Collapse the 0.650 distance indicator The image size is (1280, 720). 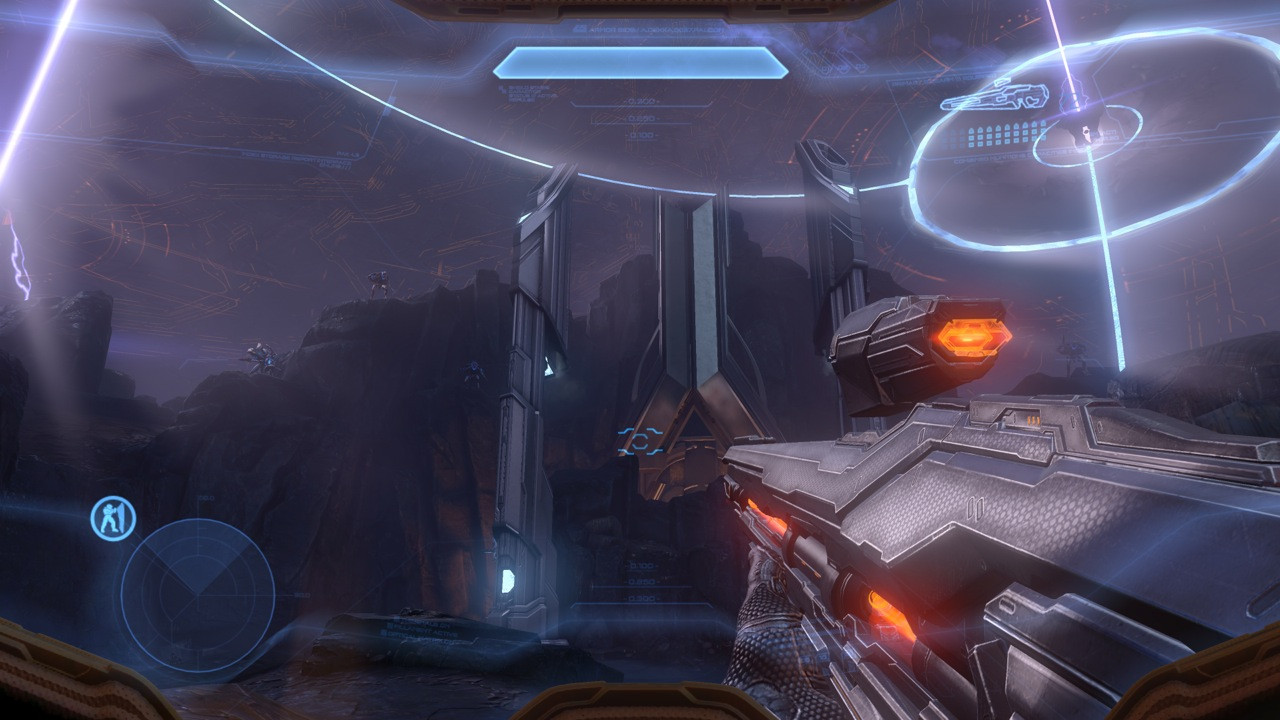pyautogui.click(x=640, y=119)
